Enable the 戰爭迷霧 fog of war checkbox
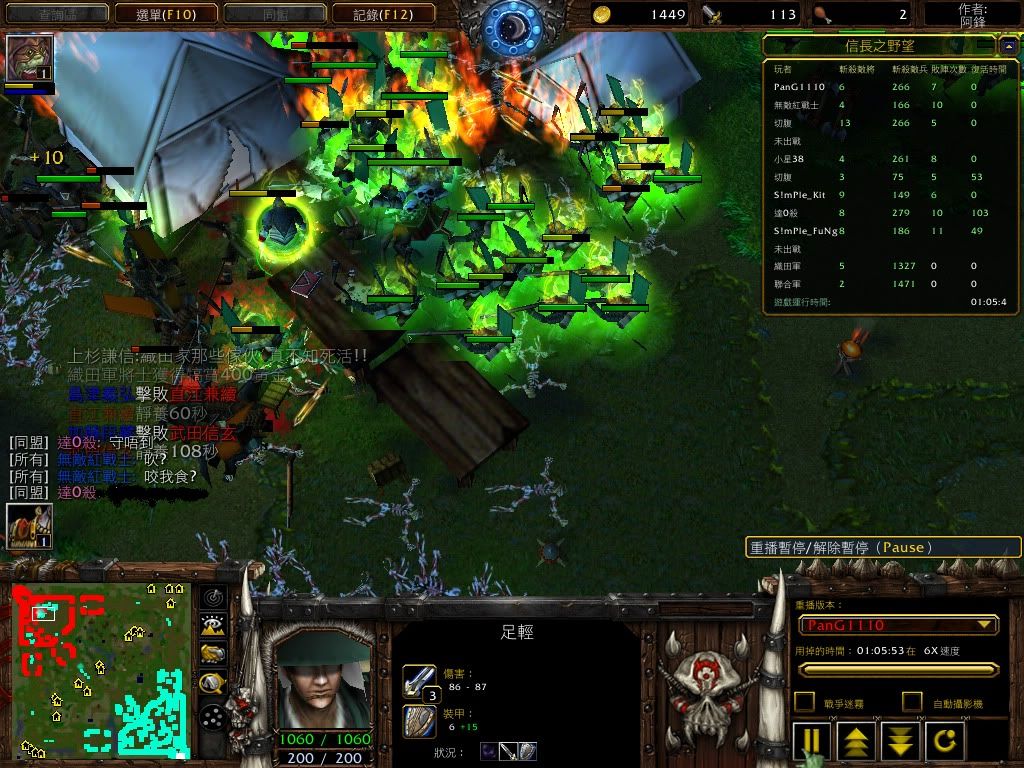 click(x=804, y=703)
